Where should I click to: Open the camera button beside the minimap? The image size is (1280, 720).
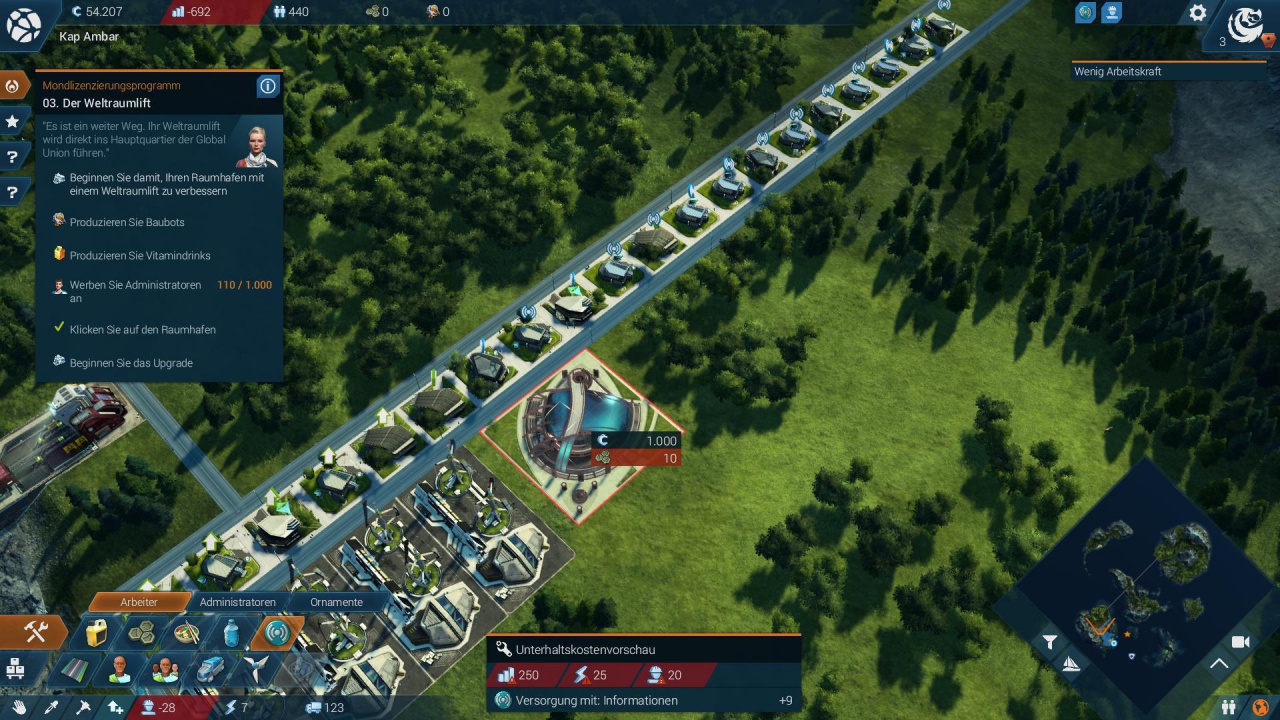(x=1241, y=642)
